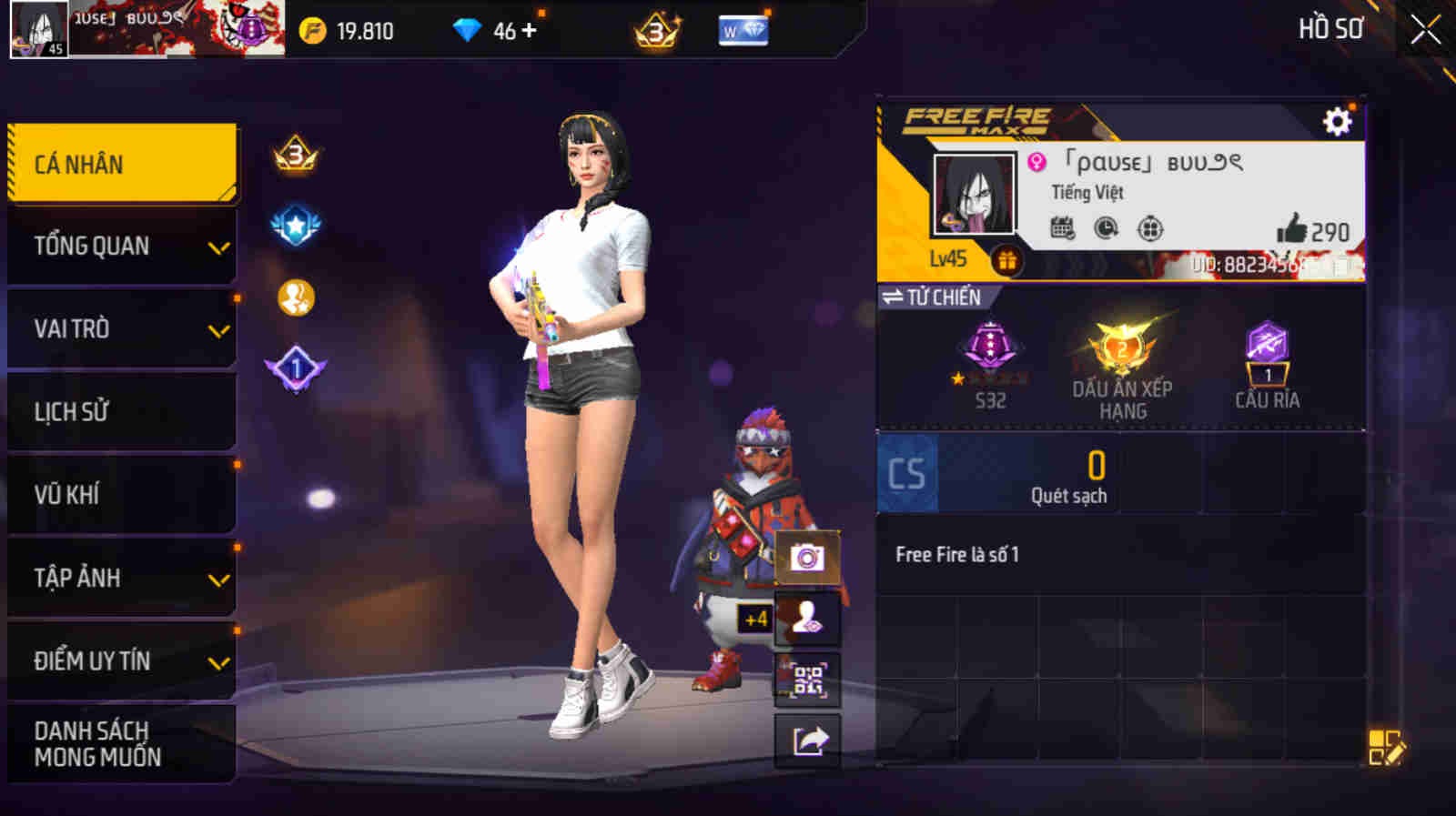
Task: Tap the diamond icon in the top bar
Action: click(467, 28)
